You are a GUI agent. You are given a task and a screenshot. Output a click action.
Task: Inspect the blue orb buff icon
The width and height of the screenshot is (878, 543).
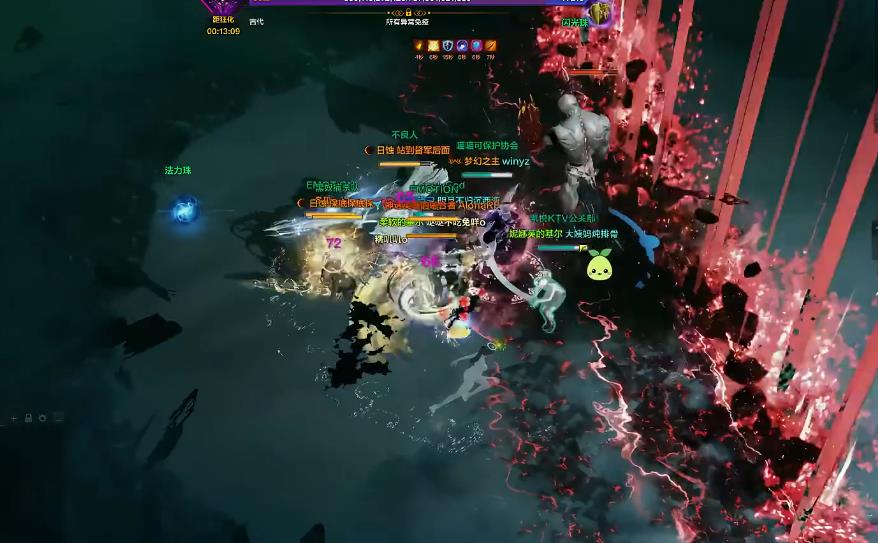click(462, 45)
